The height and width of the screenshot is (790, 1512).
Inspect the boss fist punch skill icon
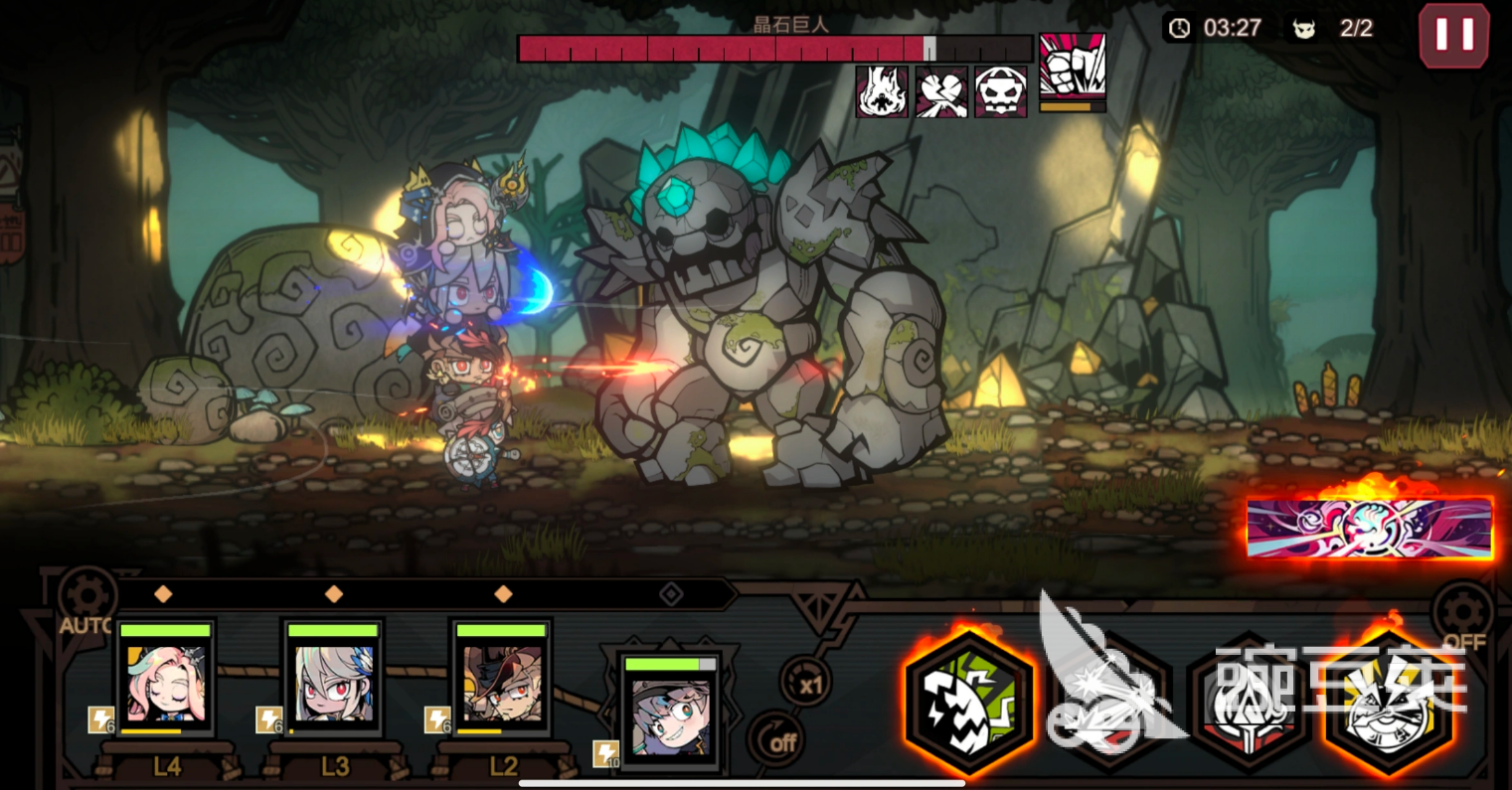coord(1072,68)
